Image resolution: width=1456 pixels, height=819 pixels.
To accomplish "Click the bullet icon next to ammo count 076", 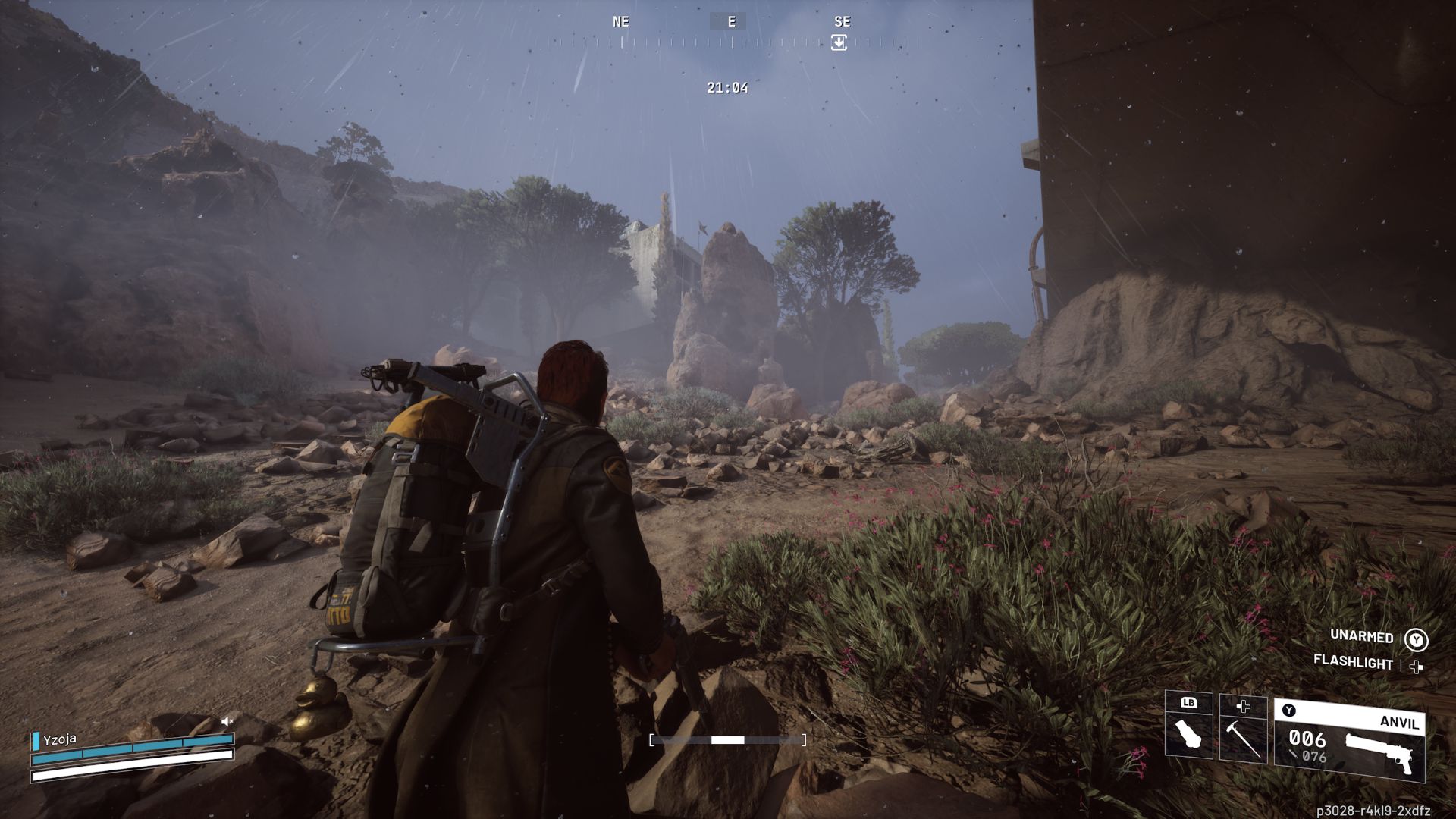I will [x=1294, y=755].
